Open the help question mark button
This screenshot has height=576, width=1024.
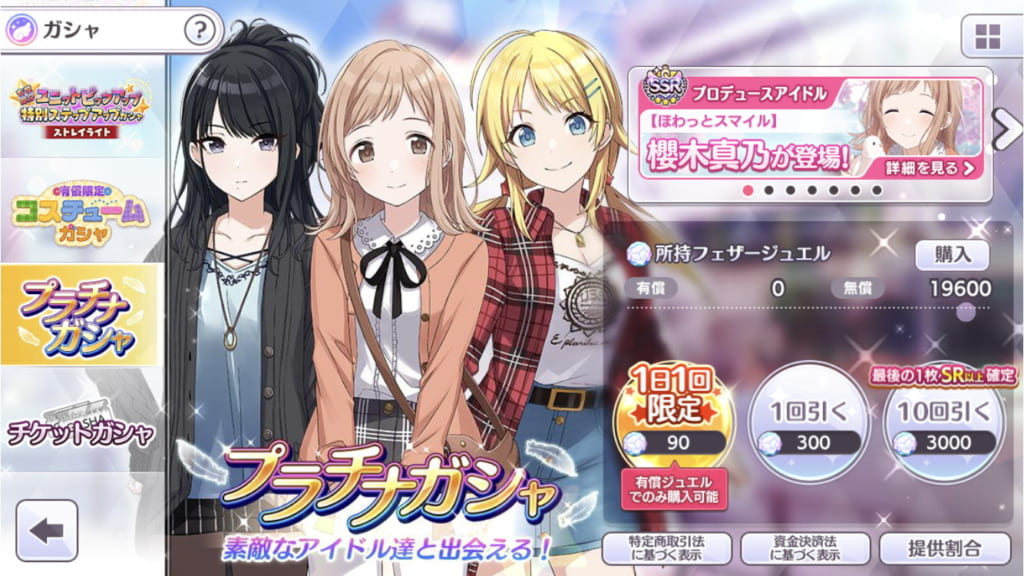pyautogui.click(x=200, y=30)
